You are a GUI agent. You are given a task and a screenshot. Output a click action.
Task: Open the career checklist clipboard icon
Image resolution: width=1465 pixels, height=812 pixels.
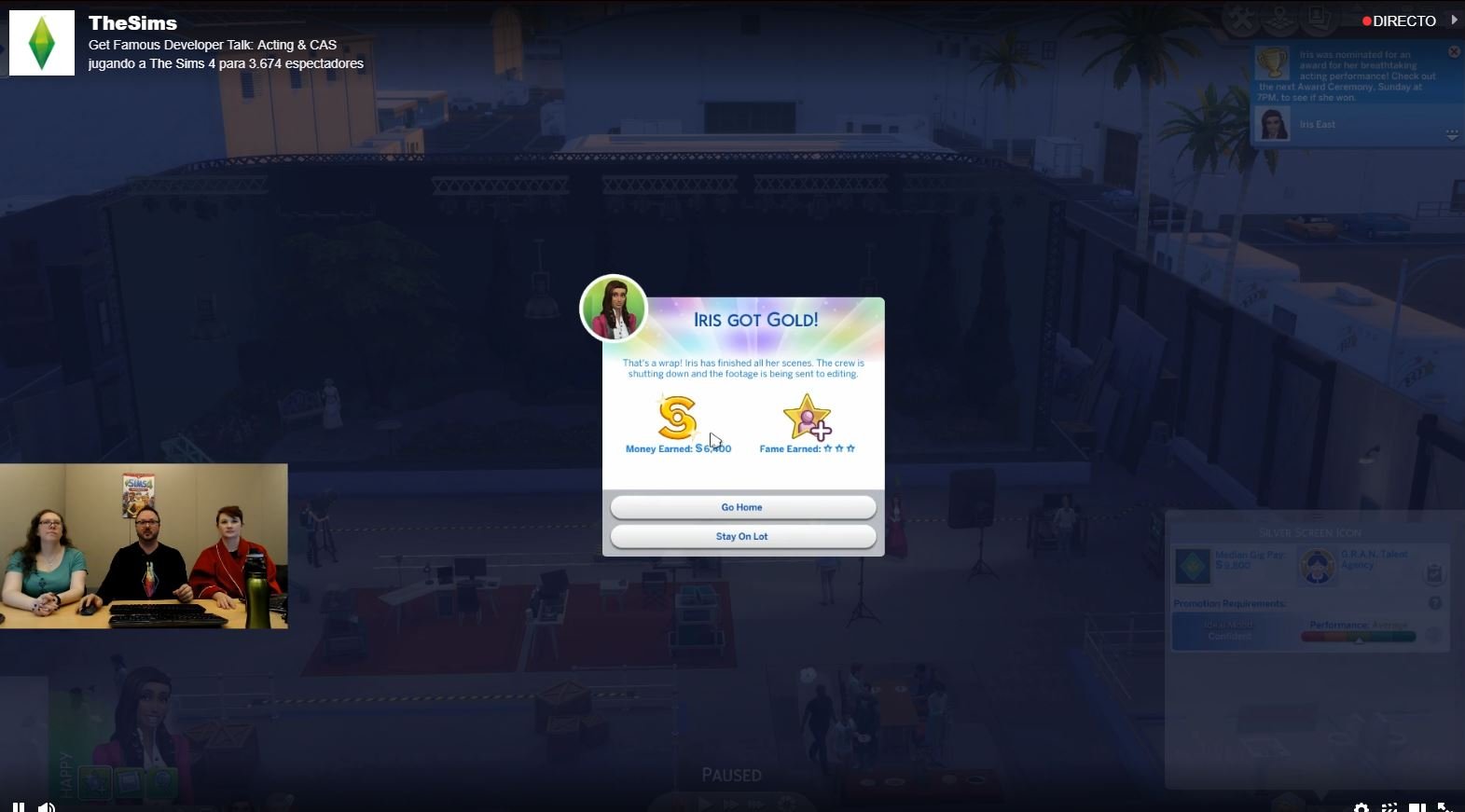click(1435, 573)
